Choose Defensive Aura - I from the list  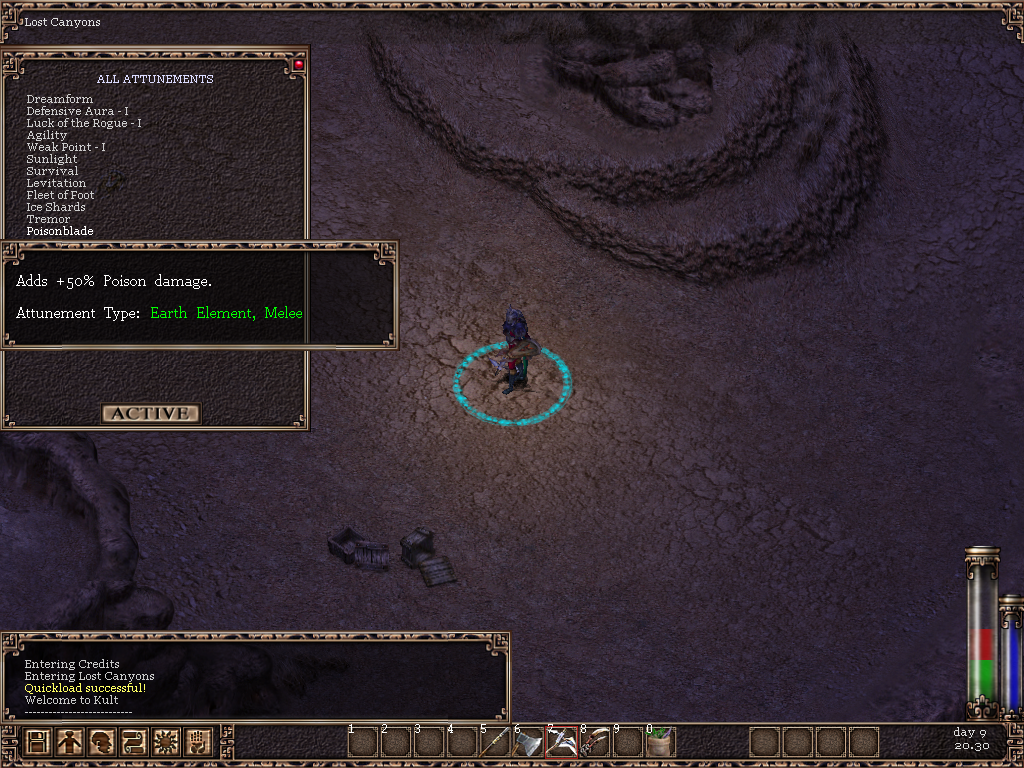tap(77, 111)
